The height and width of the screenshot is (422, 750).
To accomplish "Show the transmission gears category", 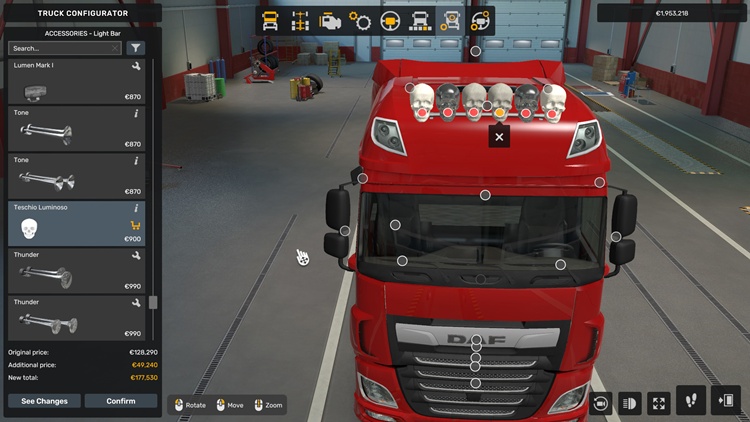I will click(360, 21).
